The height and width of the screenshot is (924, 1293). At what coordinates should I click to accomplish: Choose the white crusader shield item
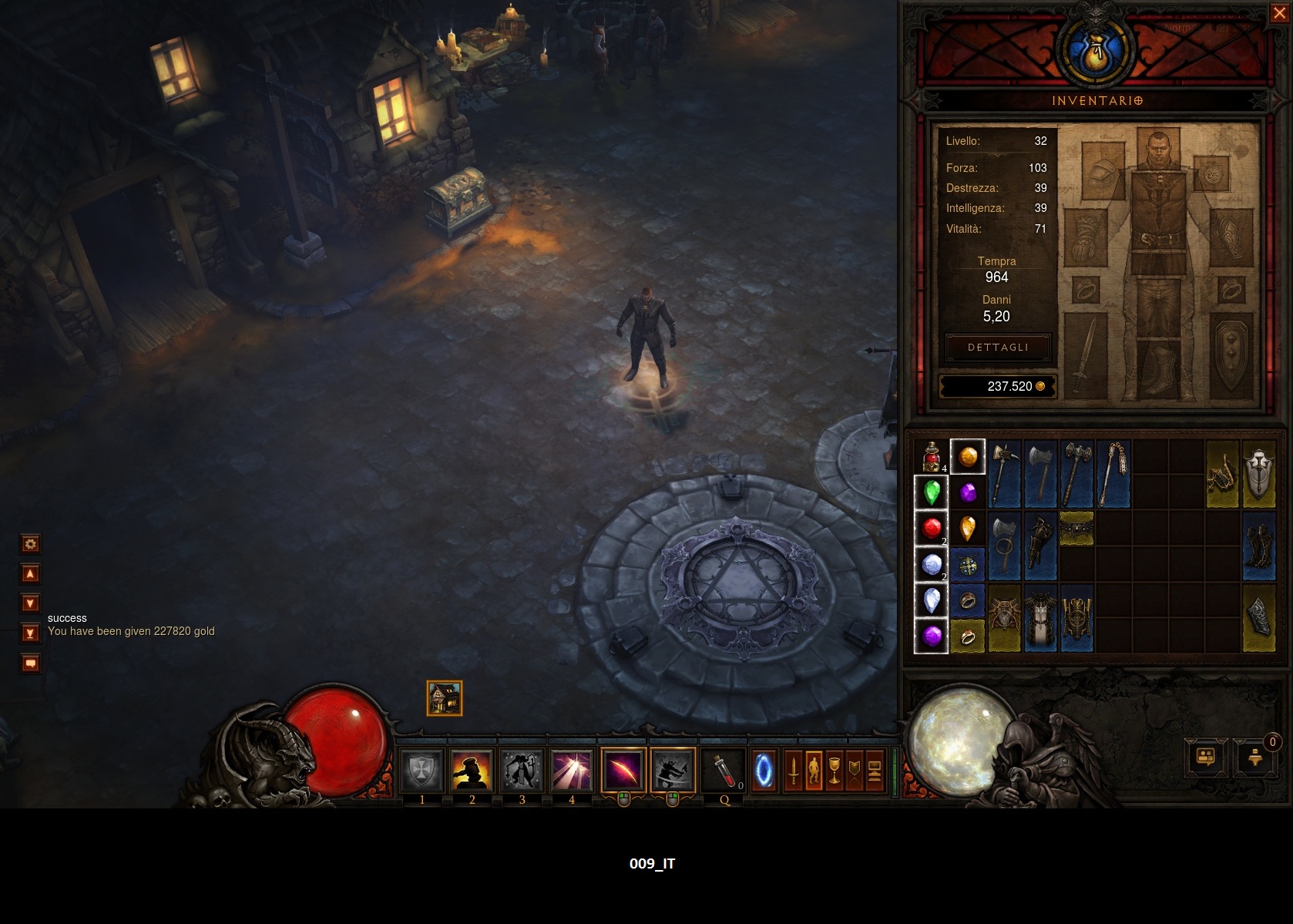click(x=1259, y=473)
